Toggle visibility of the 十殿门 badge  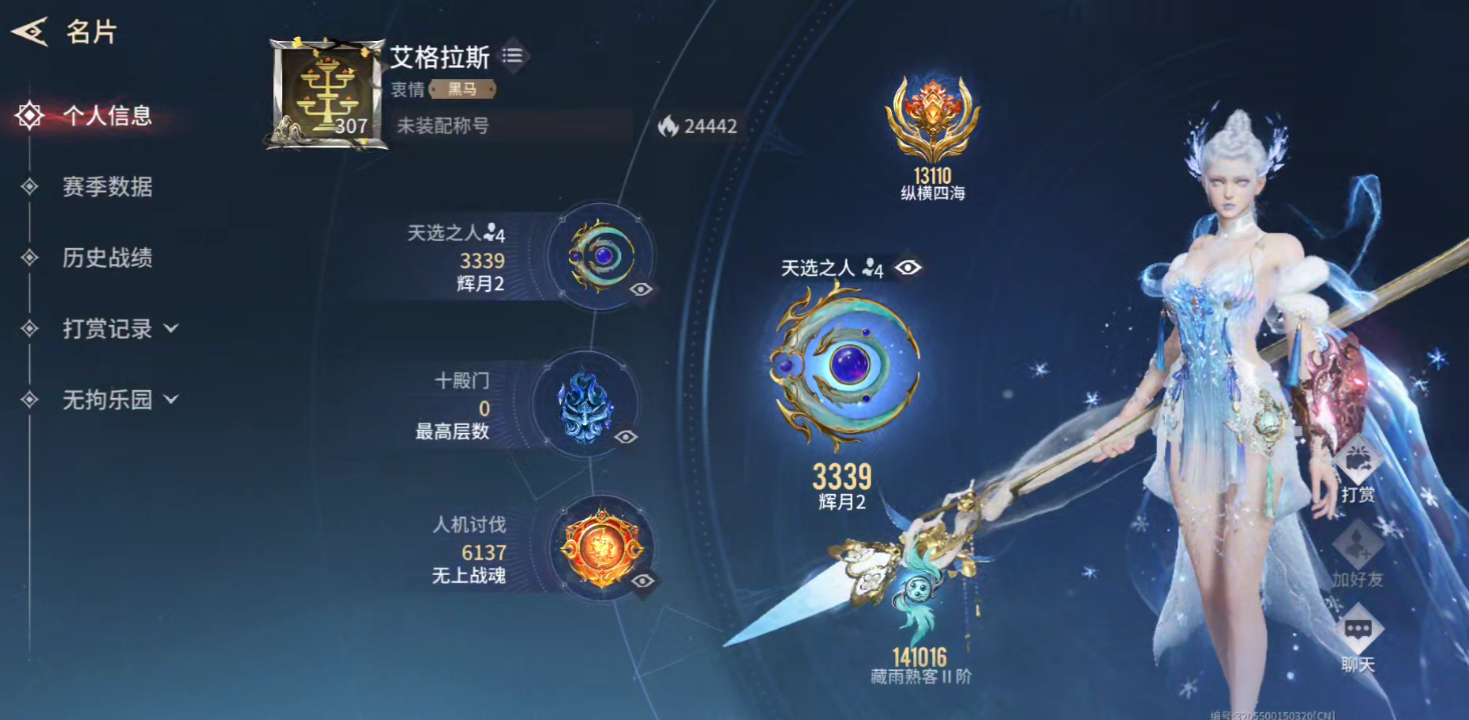click(626, 437)
